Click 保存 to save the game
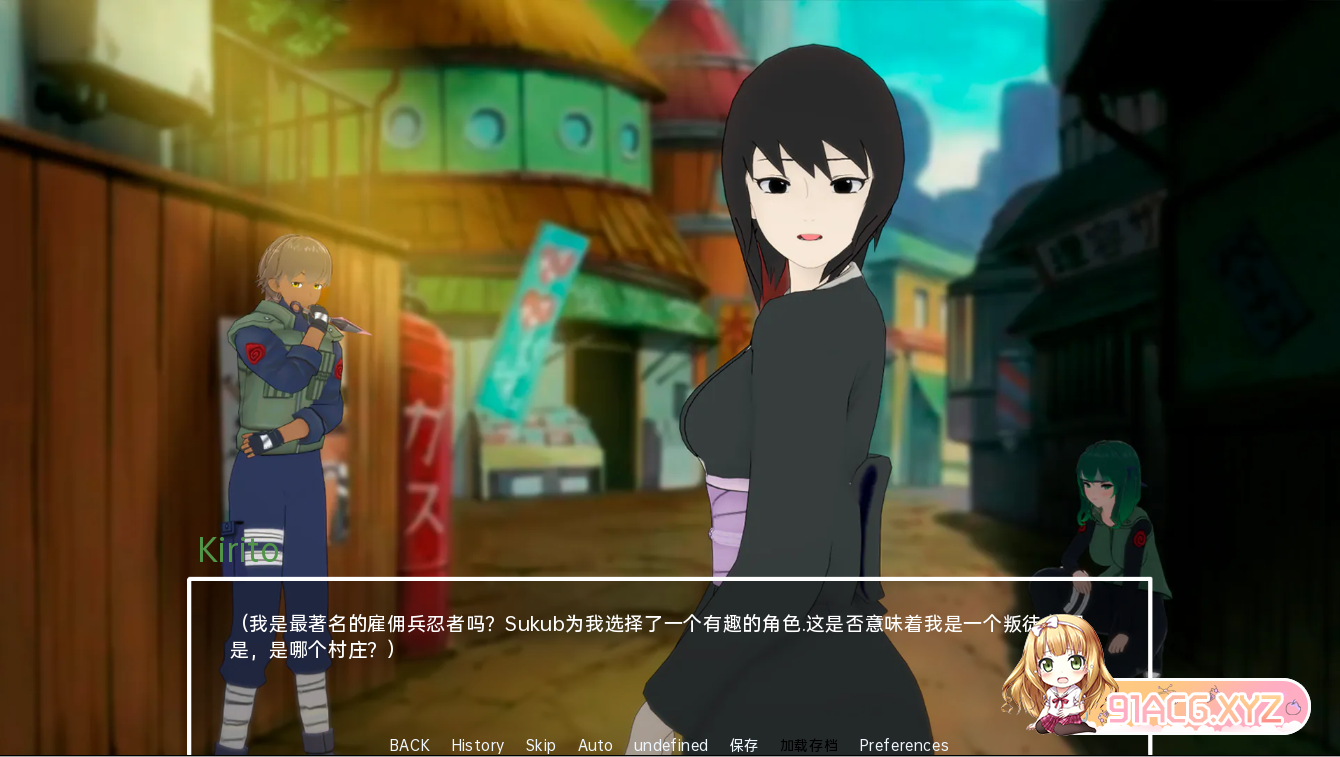1340x757 pixels. (x=744, y=745)
